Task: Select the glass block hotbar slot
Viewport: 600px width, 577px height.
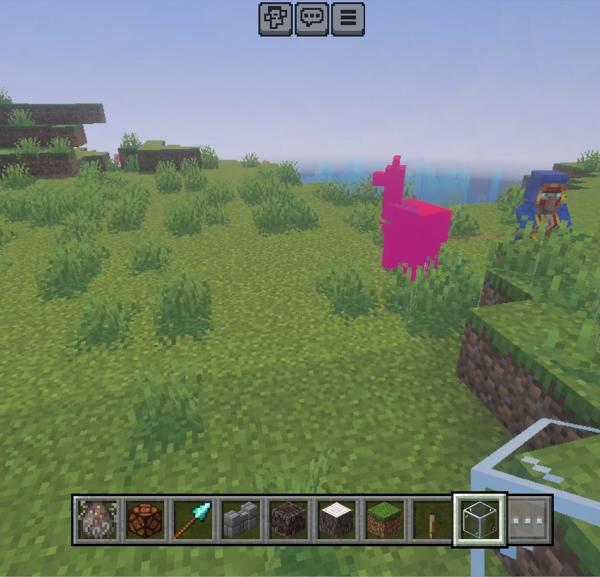Action: 480,520
